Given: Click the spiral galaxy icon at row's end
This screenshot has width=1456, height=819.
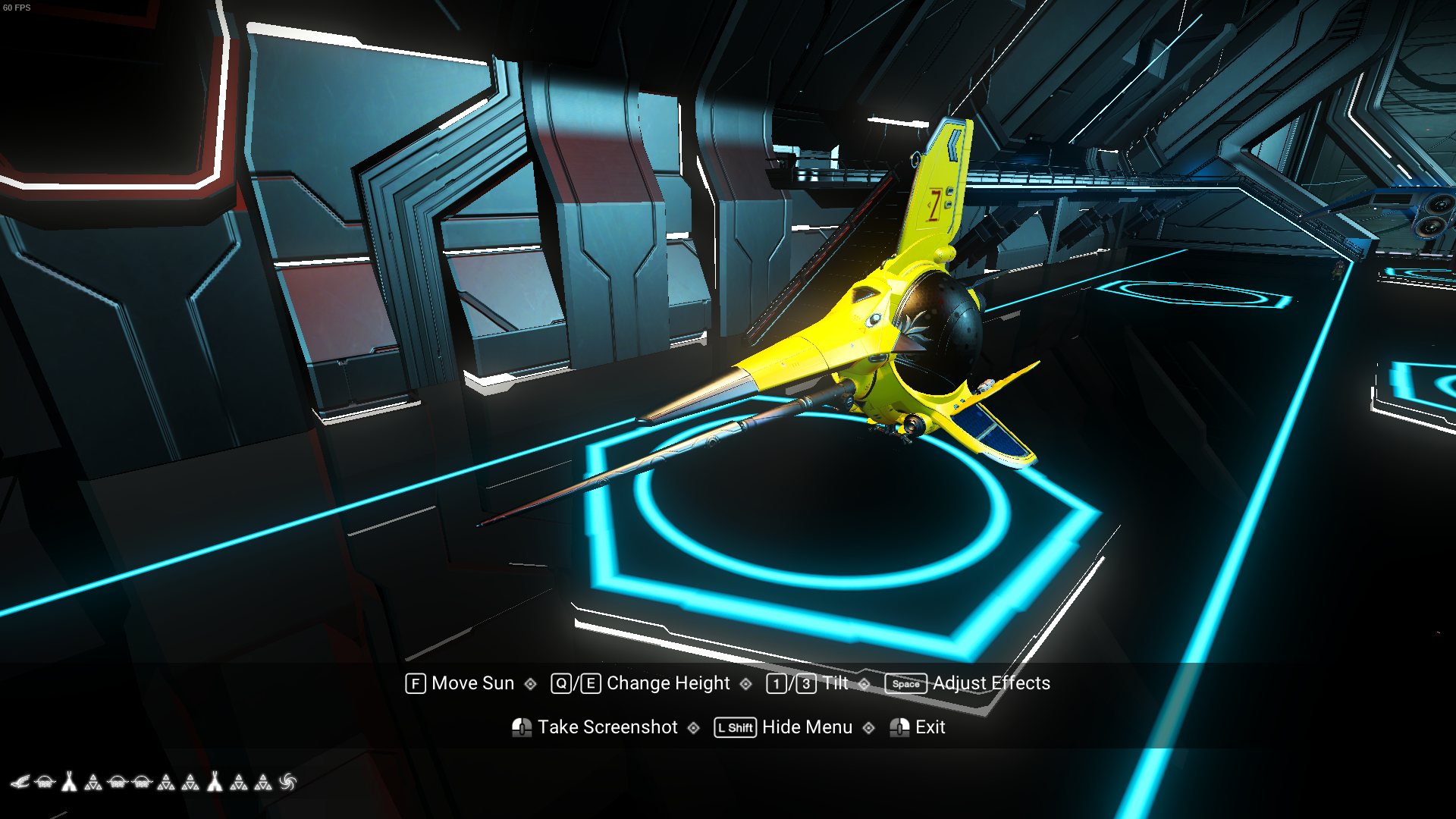Looking at the screenshot, I should pyautogui.click(x=288, y=782).
